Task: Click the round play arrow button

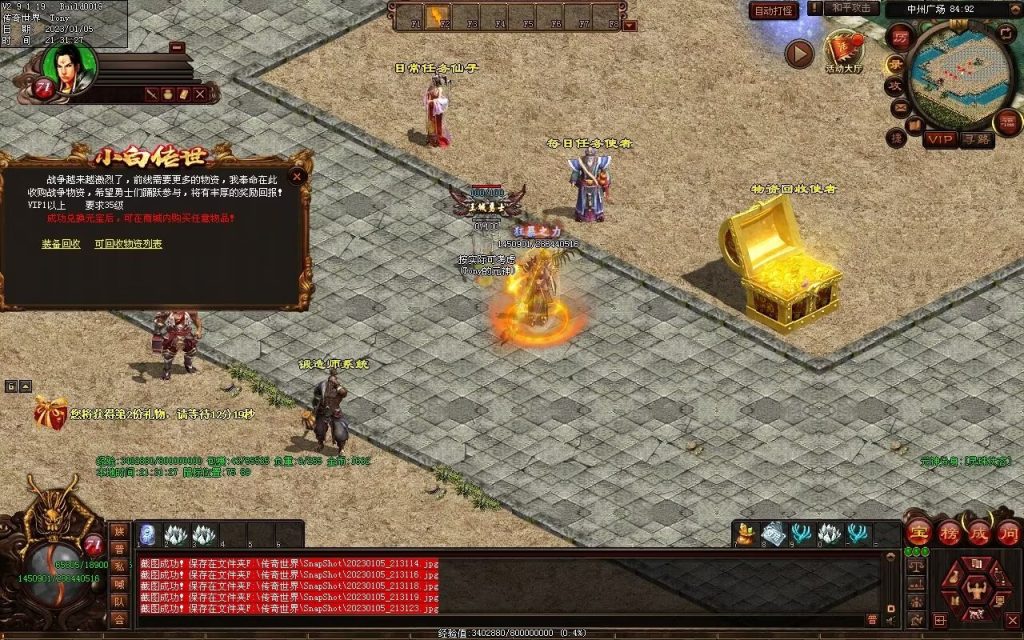Action: [x=798, y=53]
